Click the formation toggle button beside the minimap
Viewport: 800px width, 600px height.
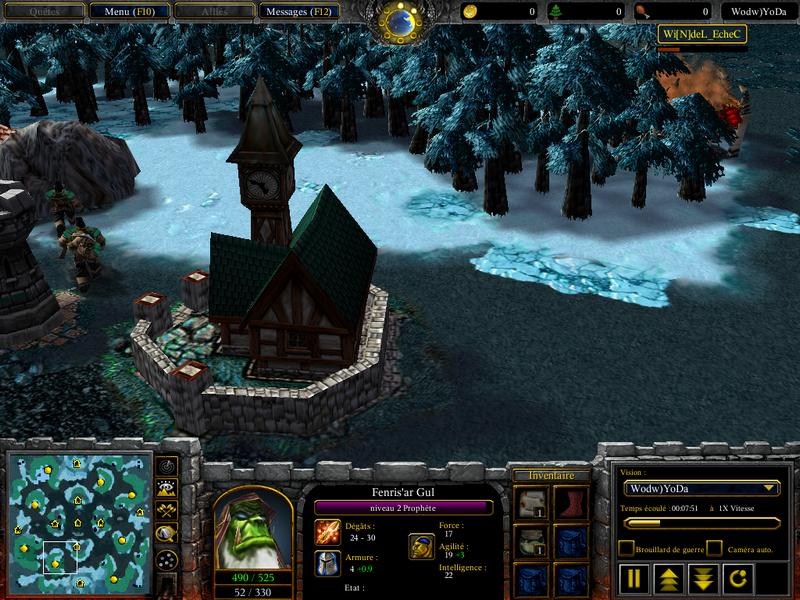tap(167, 559)
